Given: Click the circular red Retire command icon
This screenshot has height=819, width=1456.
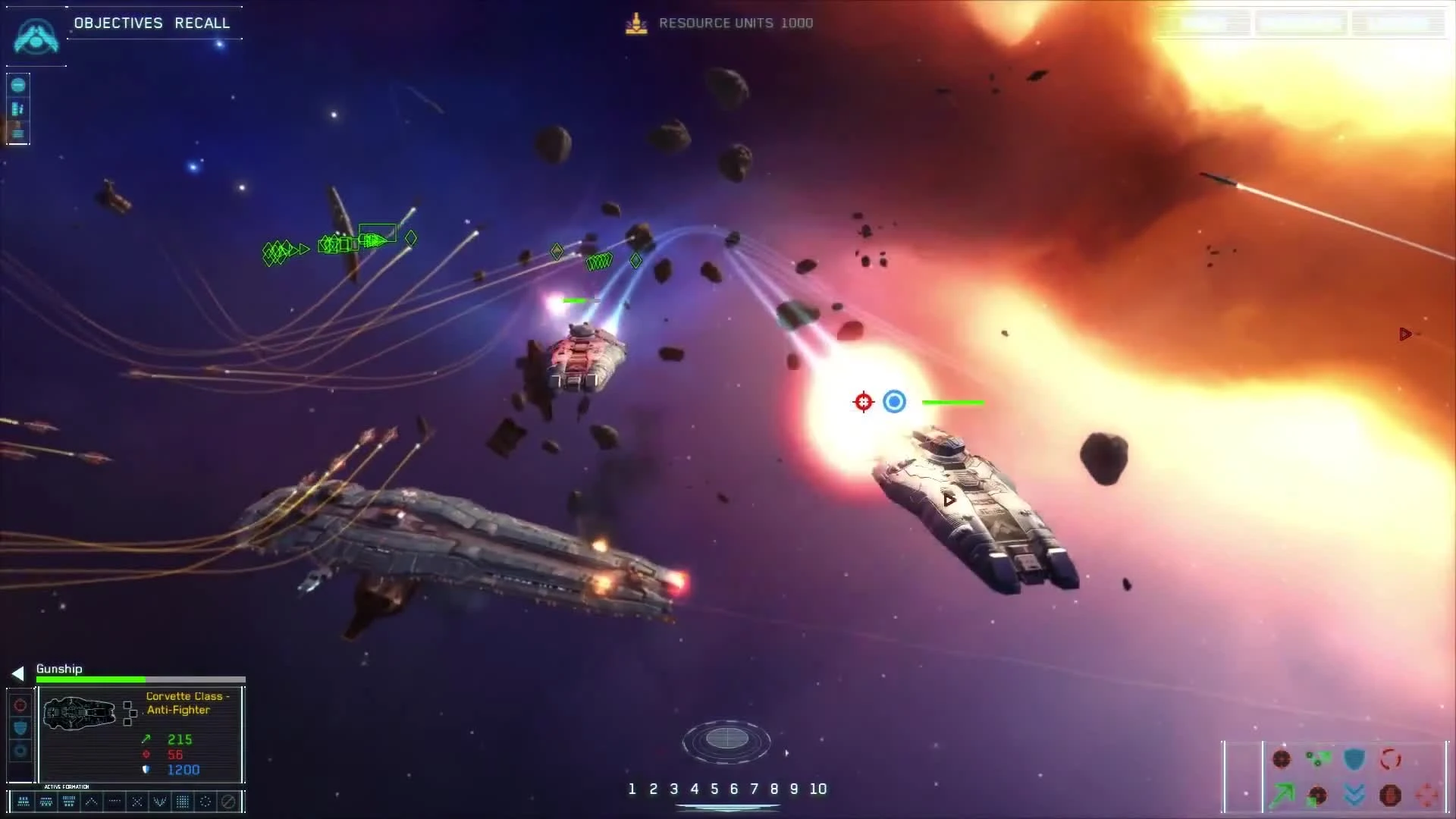Looking at the screenshot, I should (x=1390, y=758).
